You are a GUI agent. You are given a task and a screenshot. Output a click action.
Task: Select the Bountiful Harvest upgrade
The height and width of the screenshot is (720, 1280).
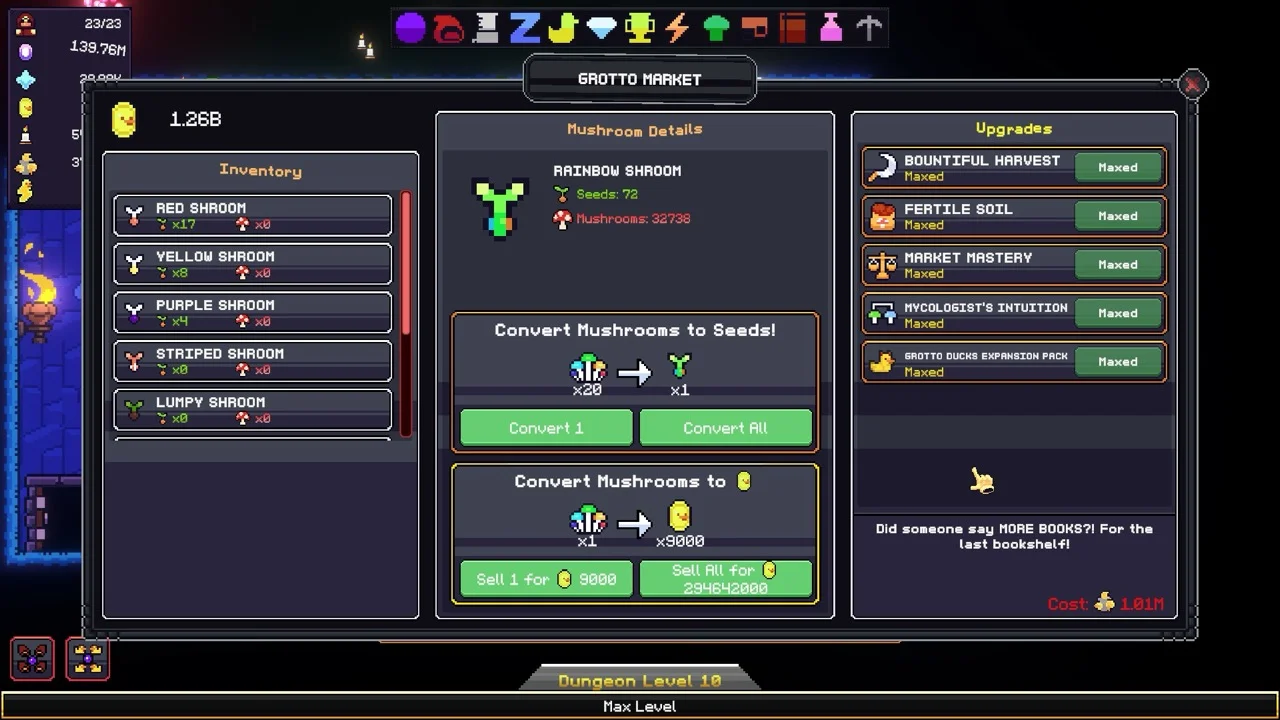coord(1014,167)
